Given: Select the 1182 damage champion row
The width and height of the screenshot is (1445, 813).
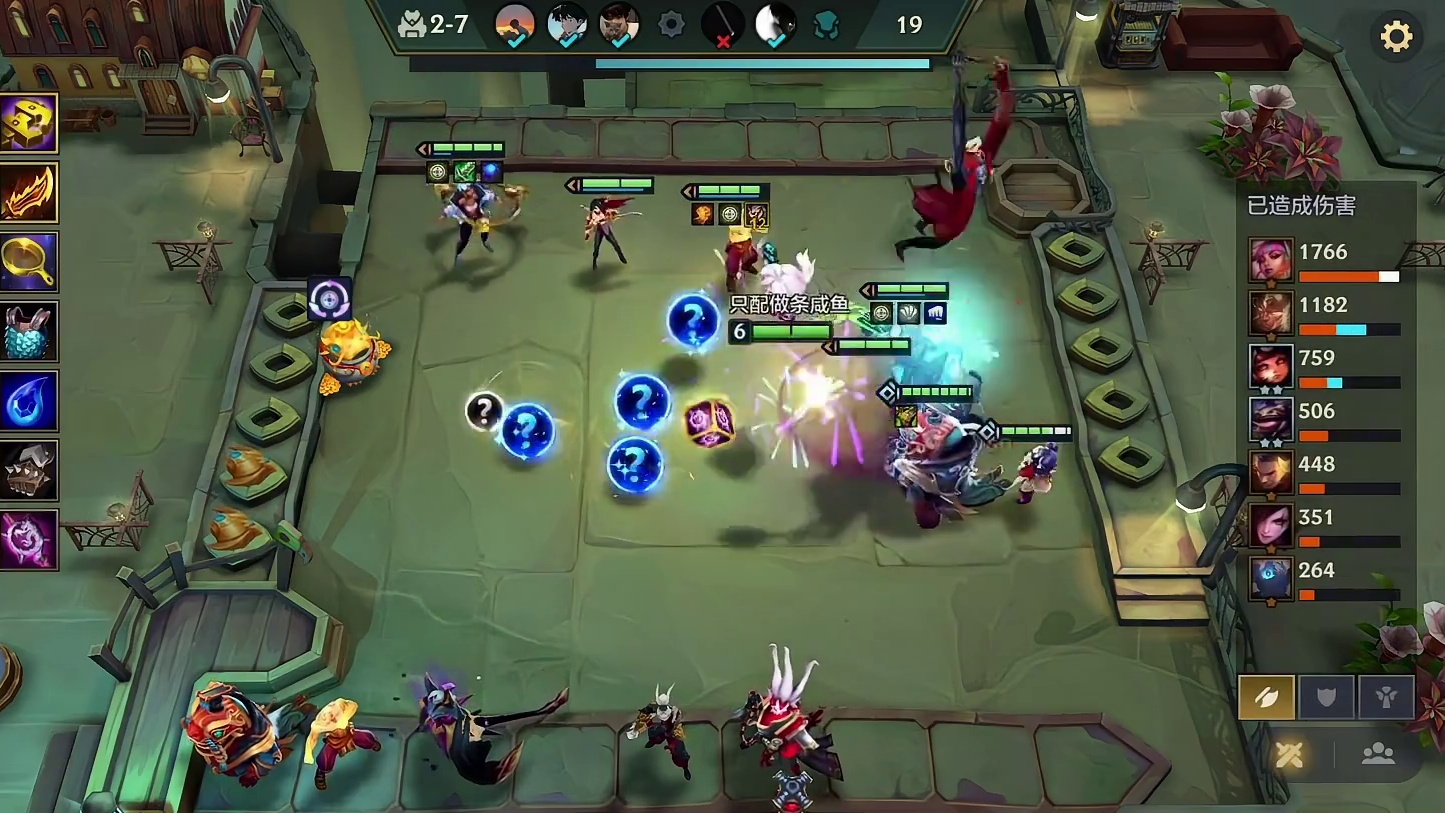Looking at the screenshot, I should click(x=1324, y=314).
